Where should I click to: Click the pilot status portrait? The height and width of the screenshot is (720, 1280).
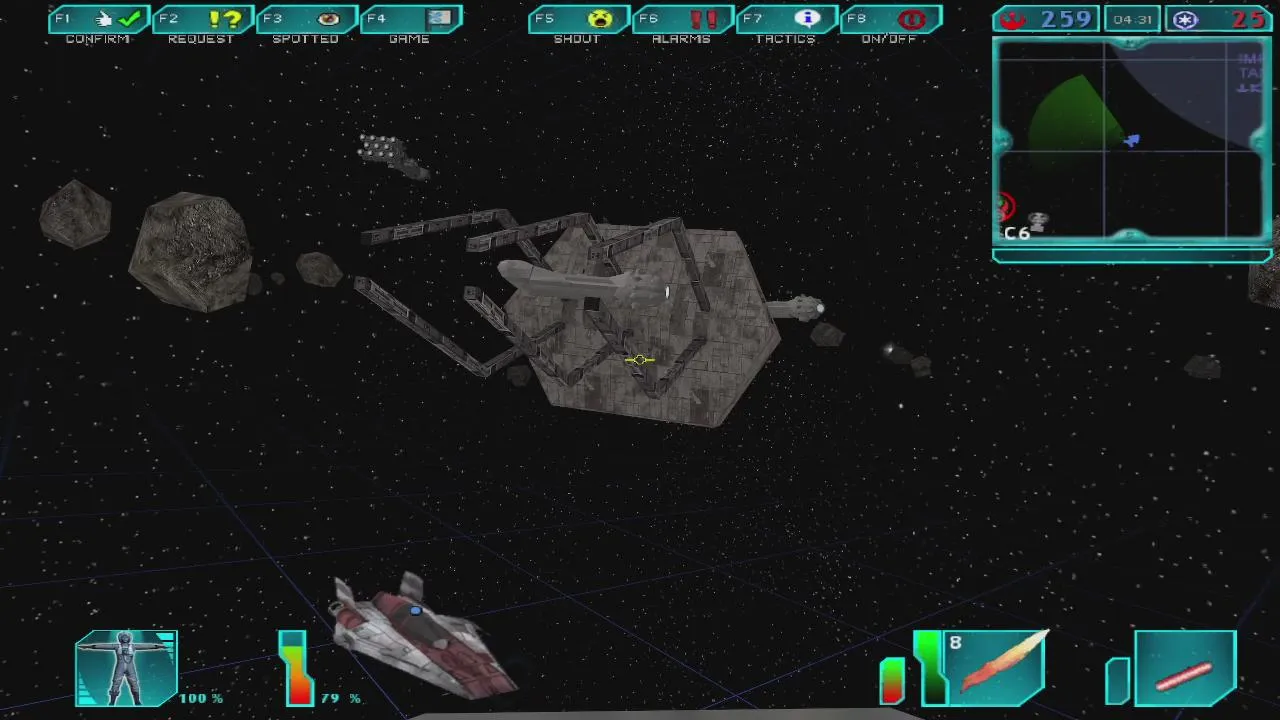[x=126, y=668]
